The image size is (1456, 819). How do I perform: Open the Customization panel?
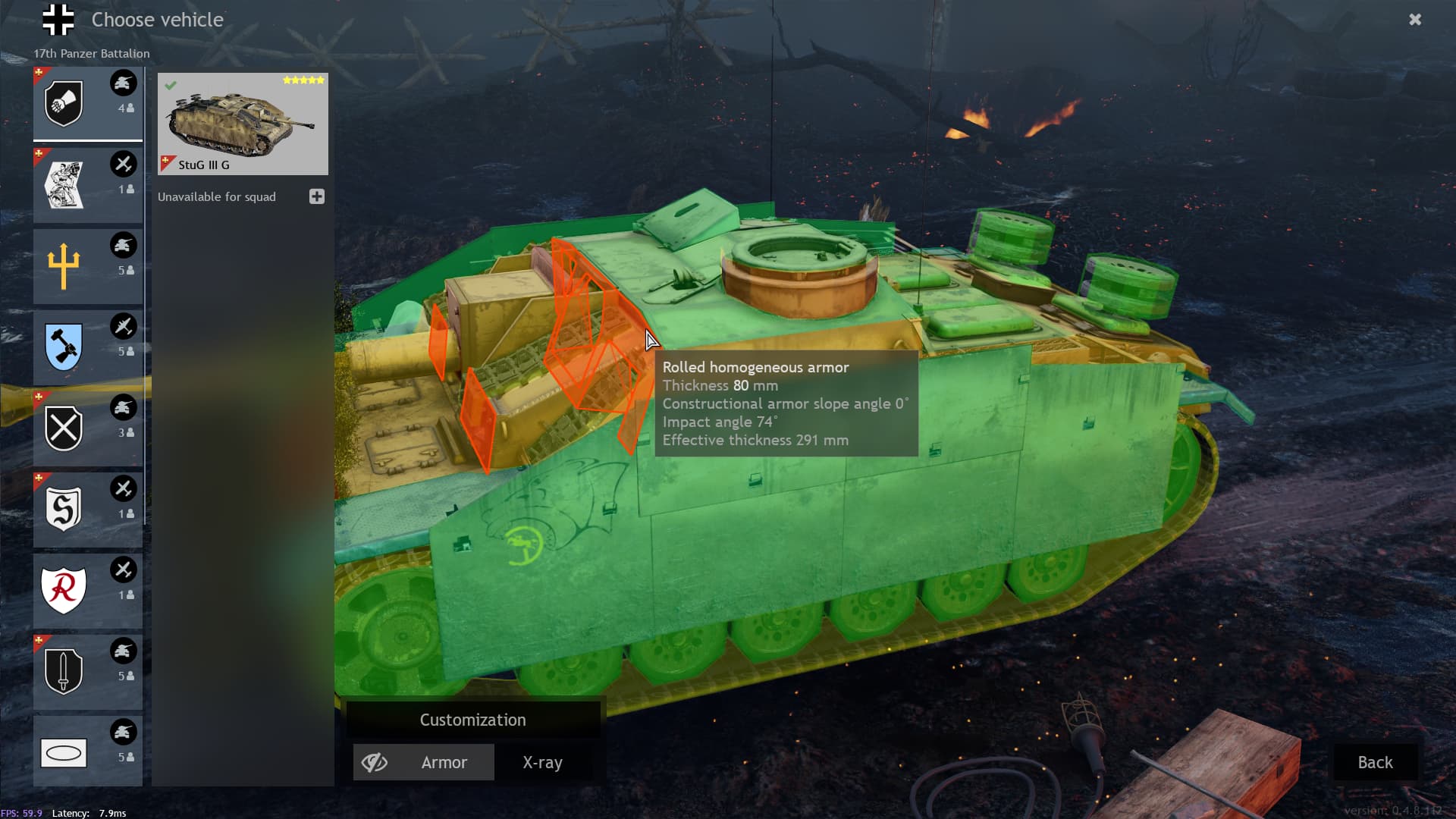coord(472,720)
